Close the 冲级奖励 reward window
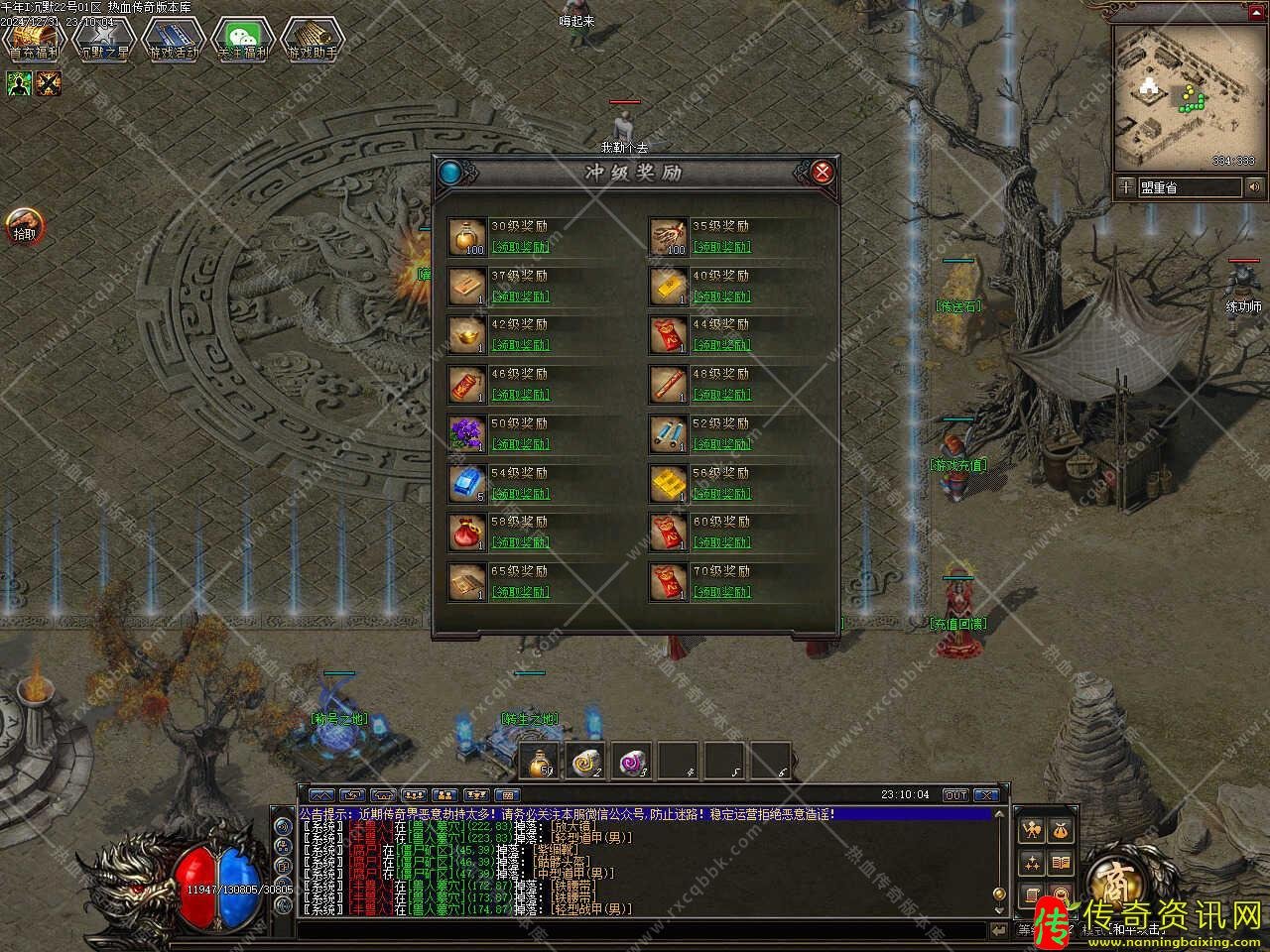Screen dimensions: 1270x952 pyautogui.click(x=822, y=173)
